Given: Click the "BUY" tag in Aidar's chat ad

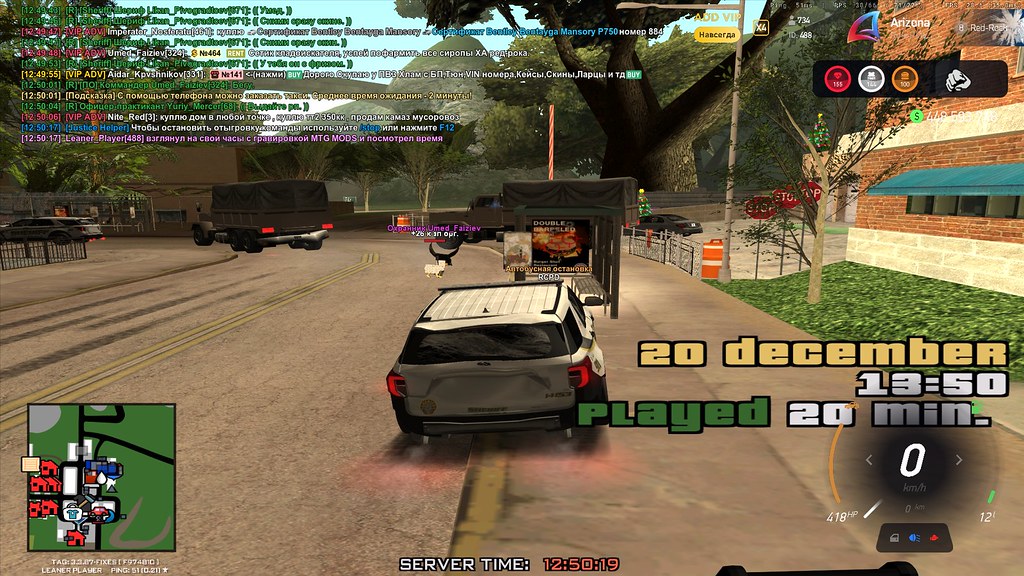Looking at the screenshot, I should click(x=295, y=74).
